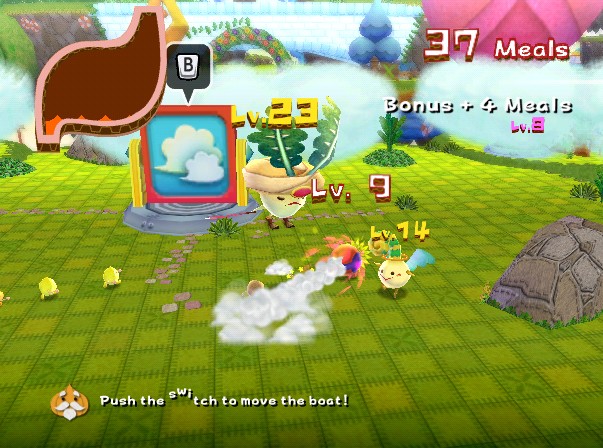Click the orange advisor face hint icon
This screenshot has height=448, width=603.
[69, 401]
